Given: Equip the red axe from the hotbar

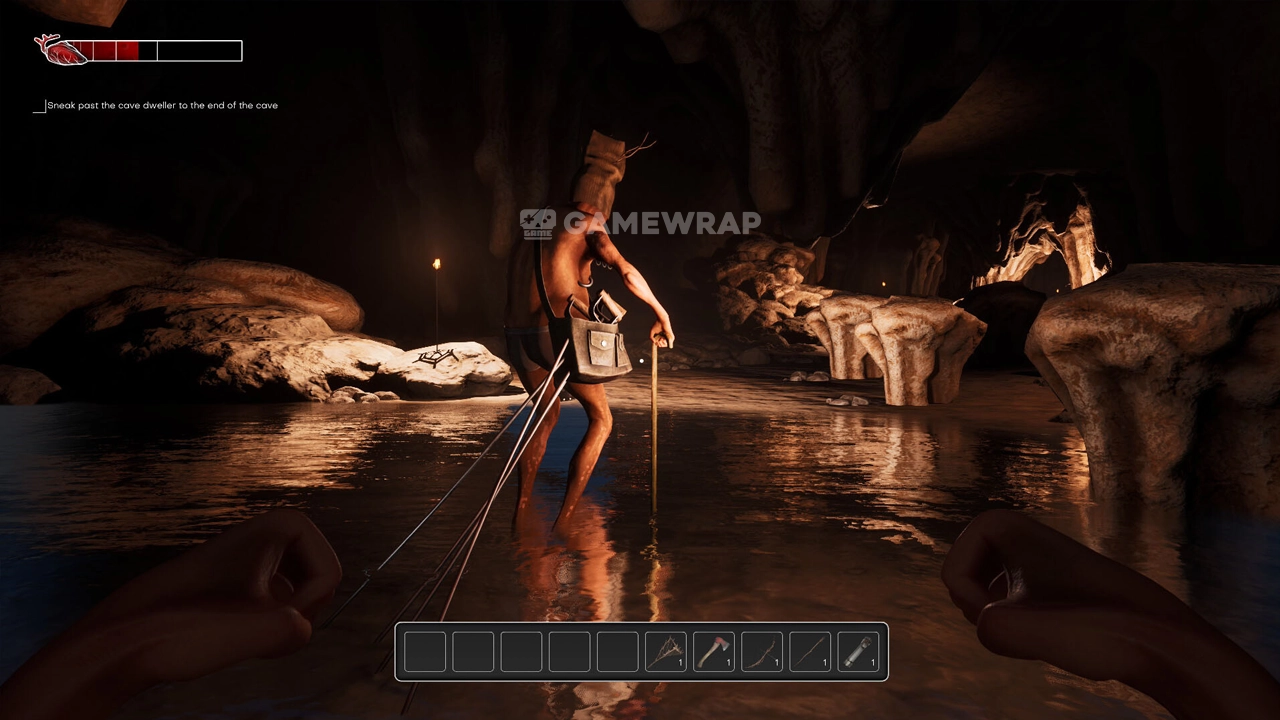Looking at the screenshot, I should (x=713, y=652).
